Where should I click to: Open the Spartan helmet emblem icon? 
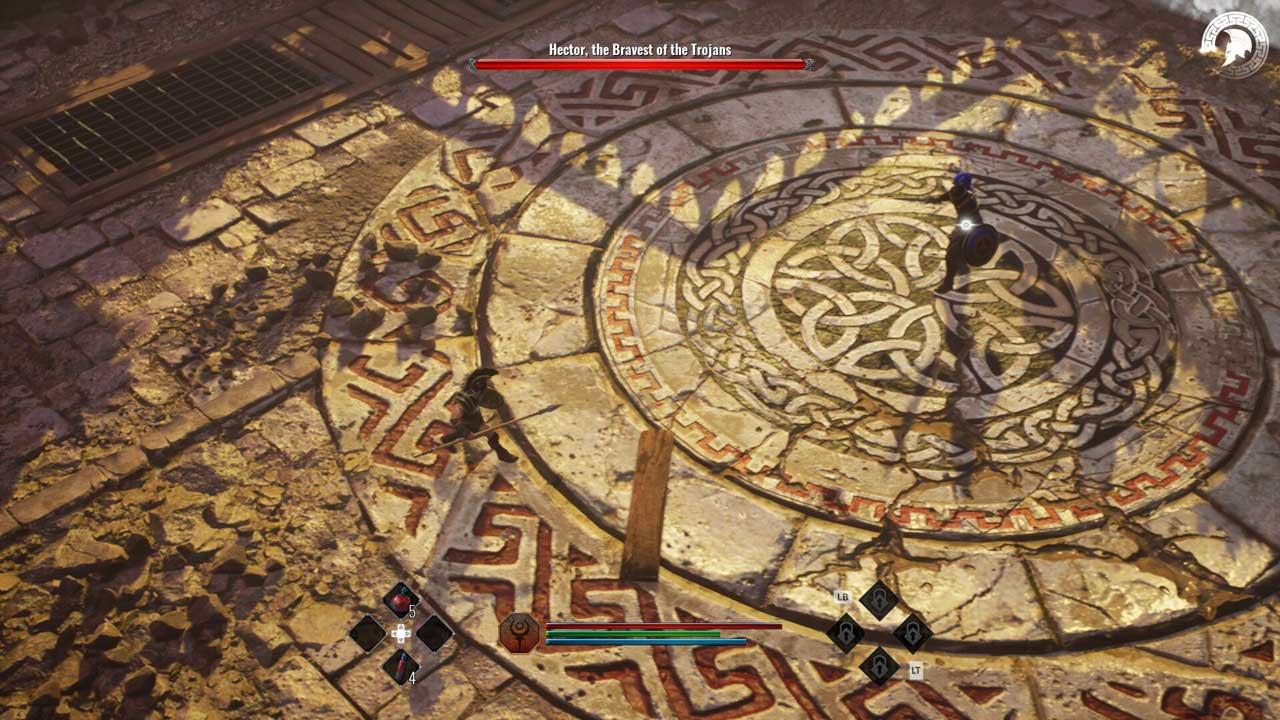pos(1234,45)
